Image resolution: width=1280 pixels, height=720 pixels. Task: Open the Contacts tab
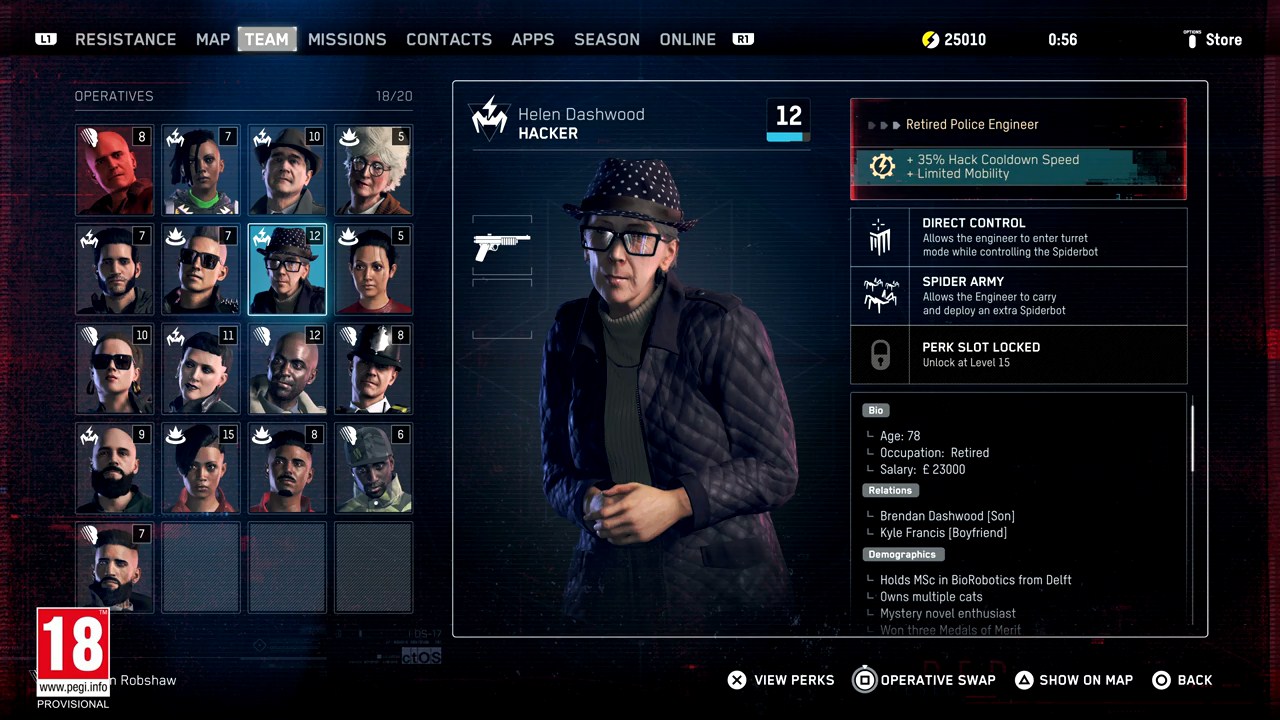coord(449,40)
